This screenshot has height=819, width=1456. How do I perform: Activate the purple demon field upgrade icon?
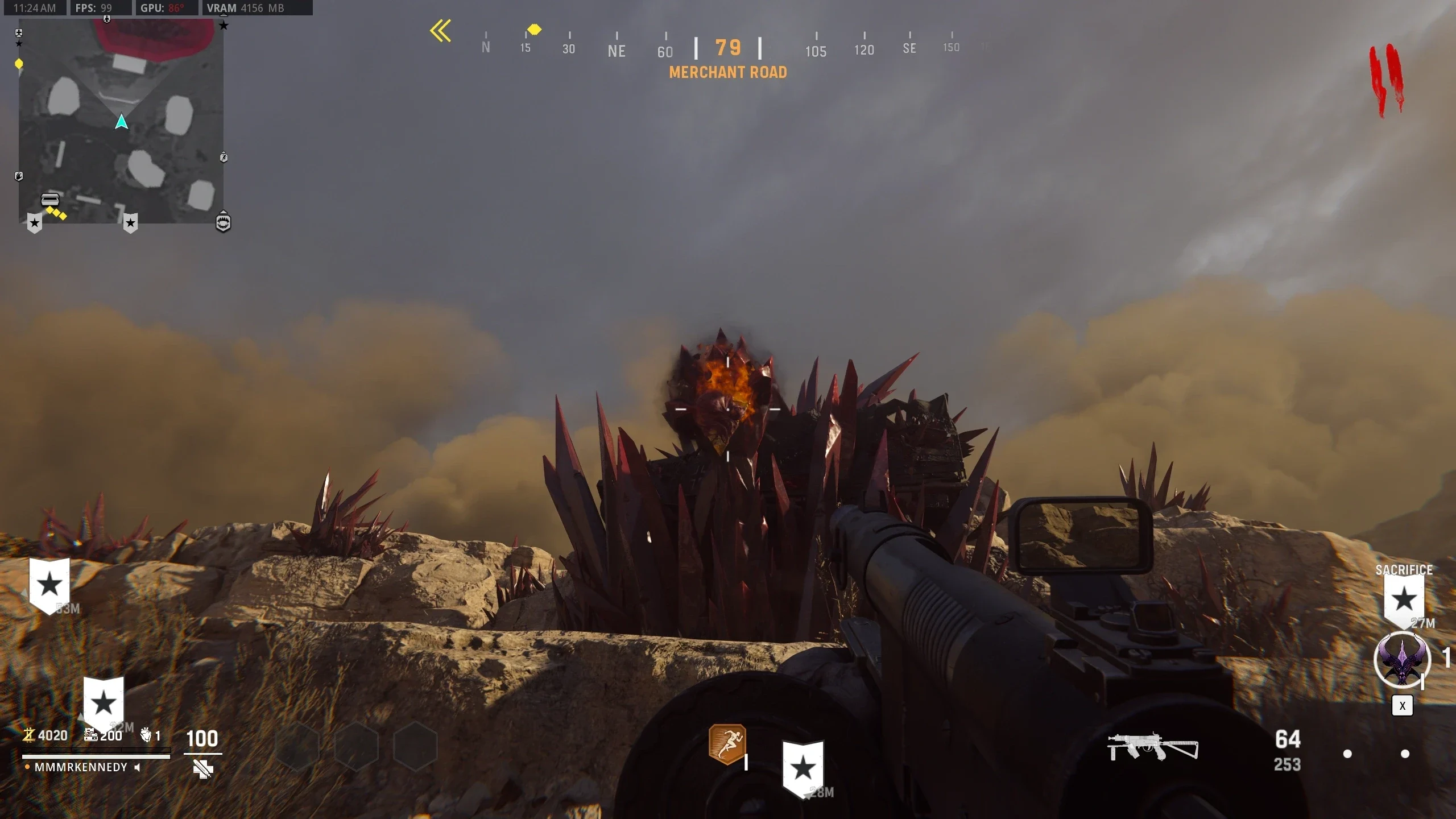pyautogui.click(x=1402, y=660)
